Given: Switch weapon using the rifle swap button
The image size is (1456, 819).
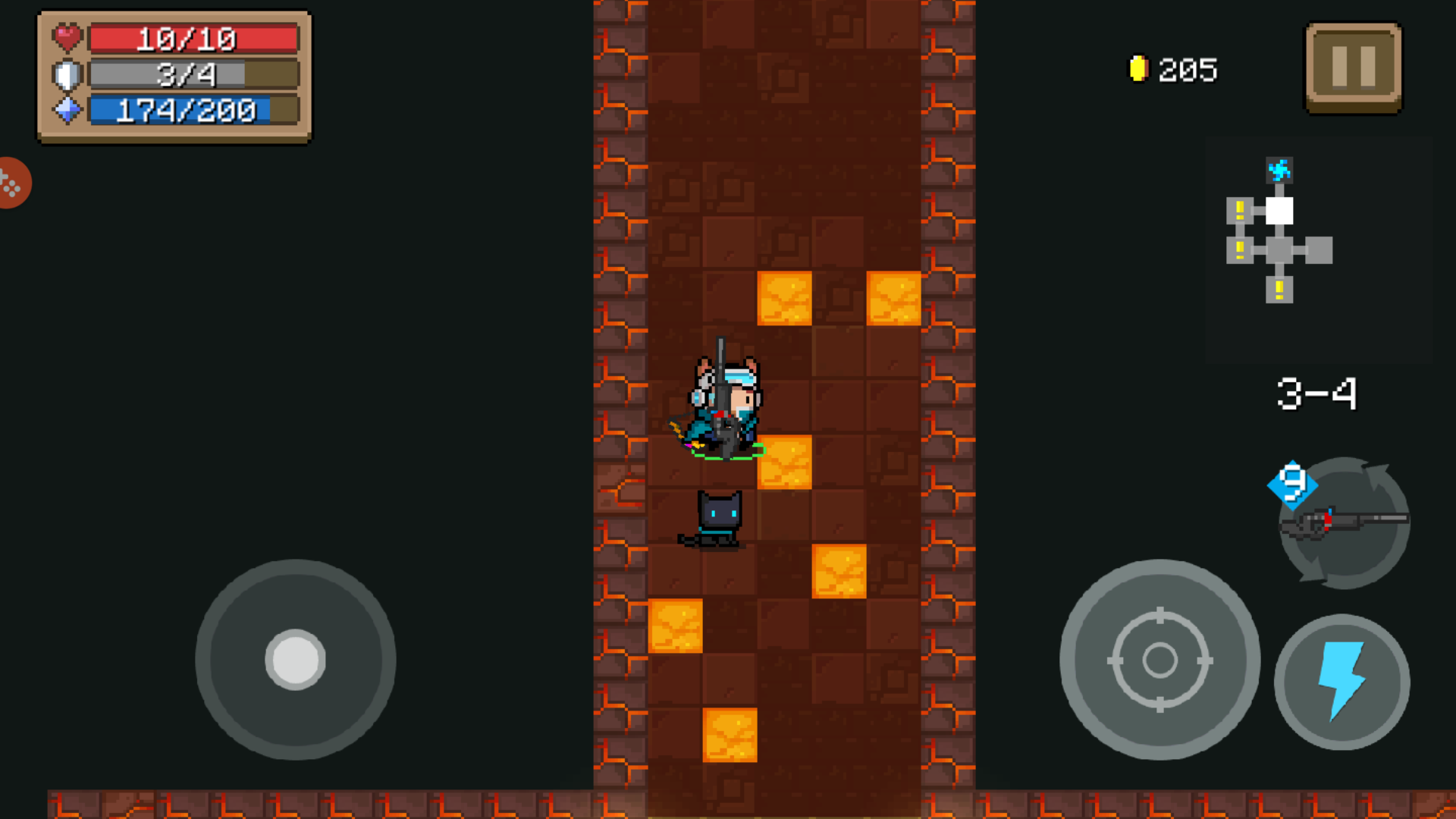Looking at the screenshot, I should (x=1344, y=522).
